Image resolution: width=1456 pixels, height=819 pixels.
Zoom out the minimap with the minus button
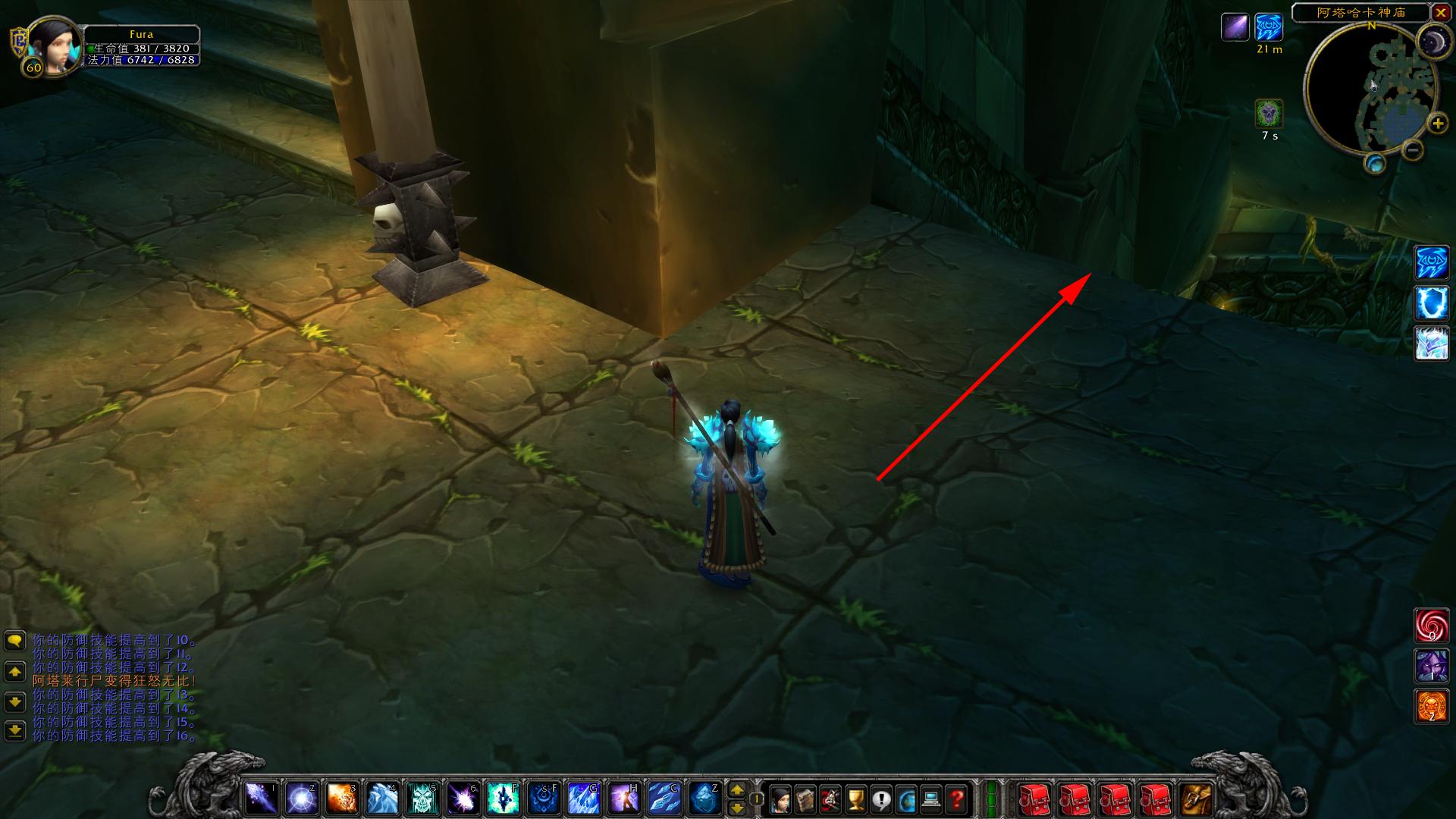coord(1412,150)
